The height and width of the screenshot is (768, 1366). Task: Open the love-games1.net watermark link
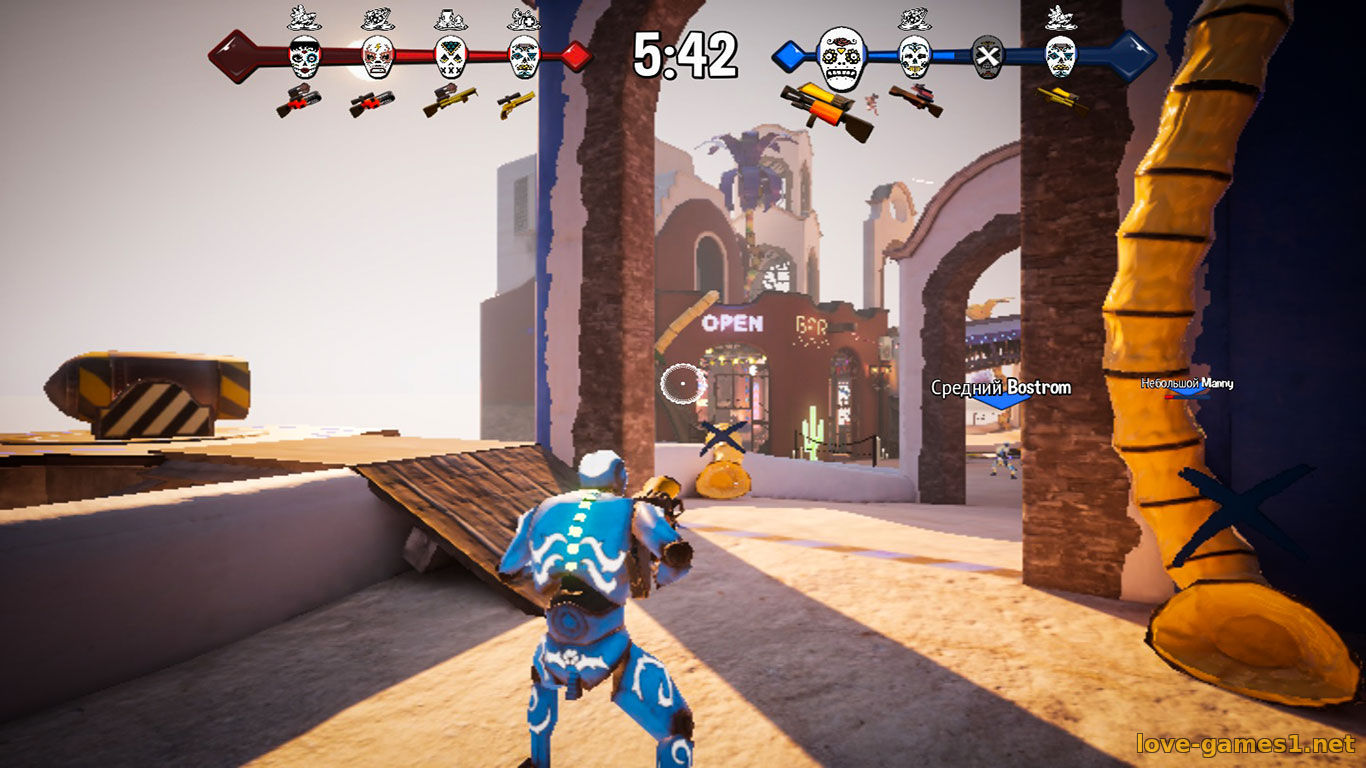coord(1246,743)
